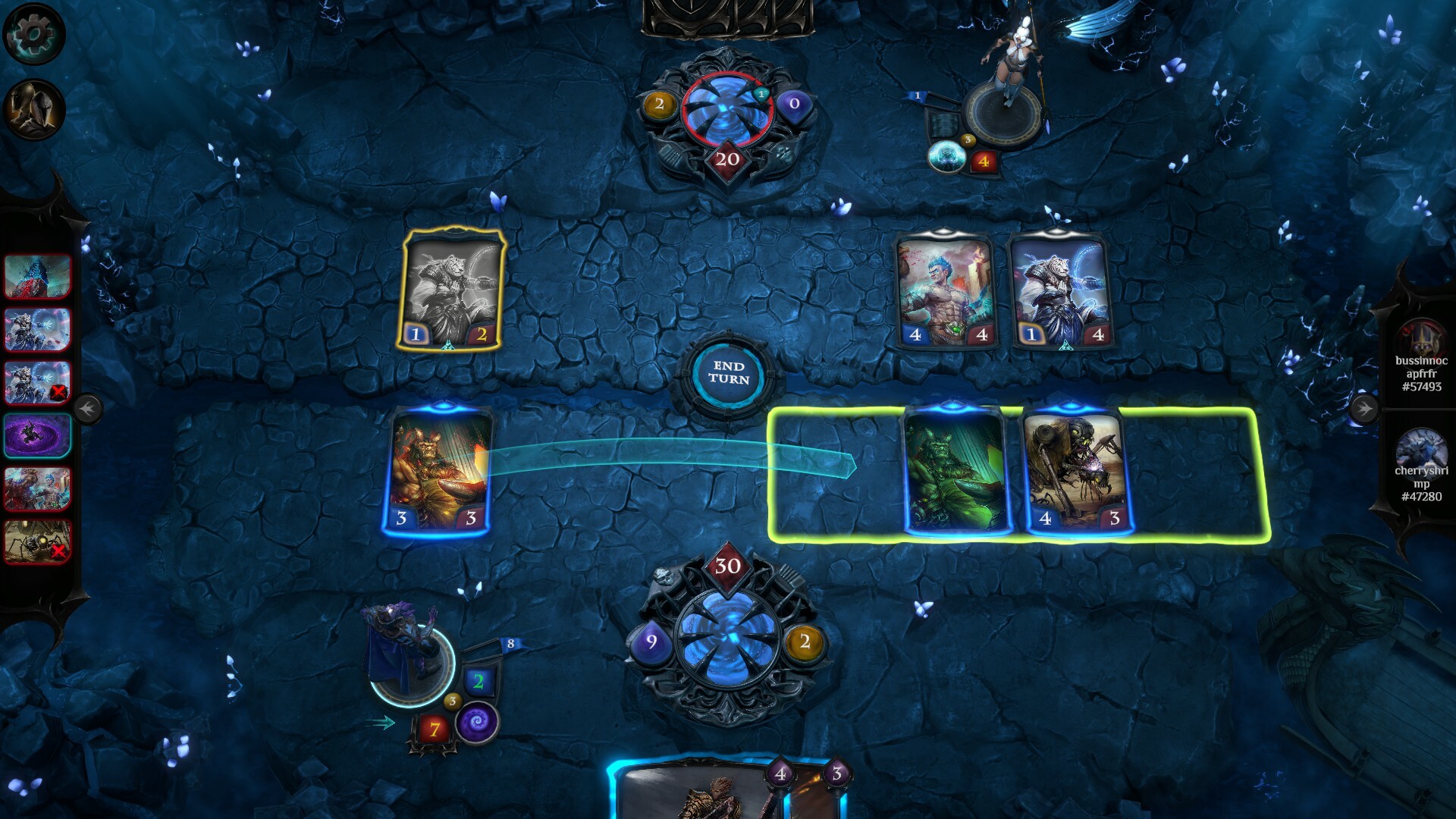Screen dimensions: 1456x819
Task: Click the yellow 5 counter near the enemy hero
Action: [968, 140]
